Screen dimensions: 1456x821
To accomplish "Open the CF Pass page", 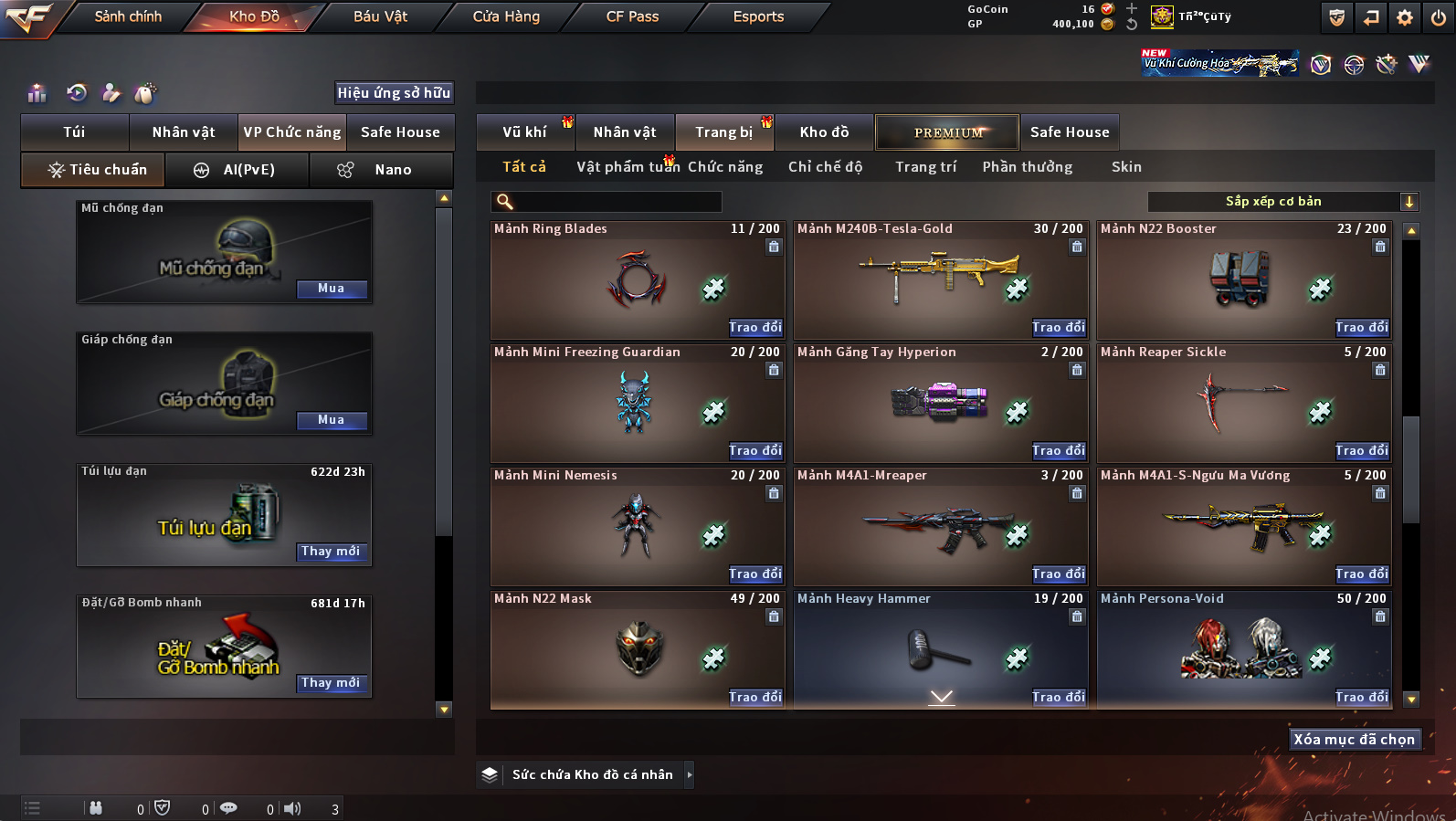I will coord(632,16).
